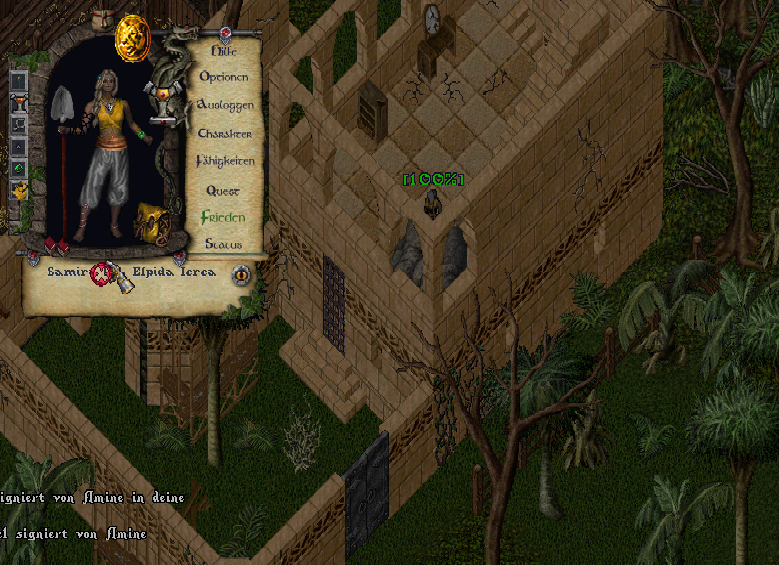Click the small pouch above the paperdoll

pos(102,21)
